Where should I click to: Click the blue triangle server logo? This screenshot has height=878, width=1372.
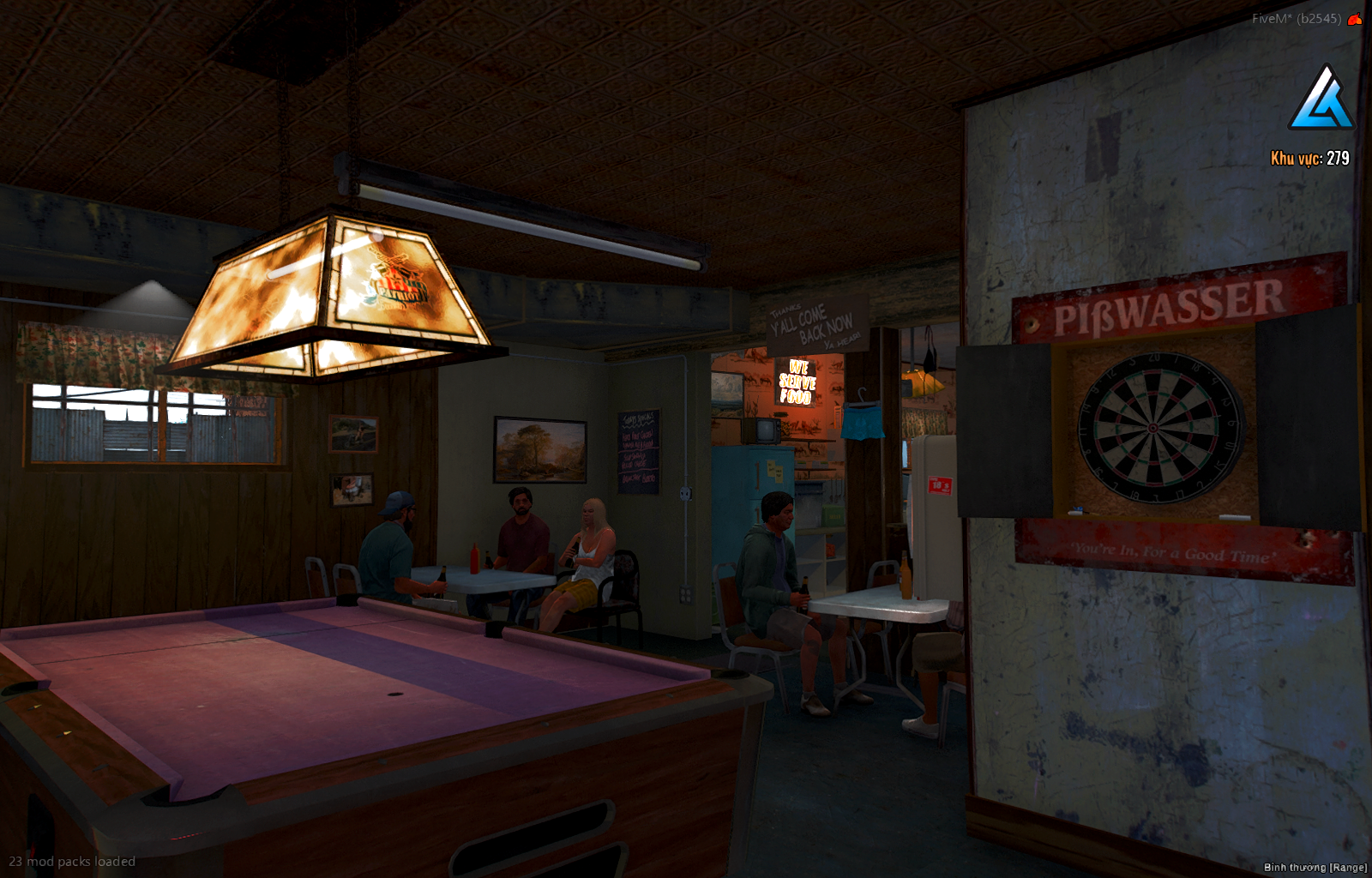point(1321,99)
